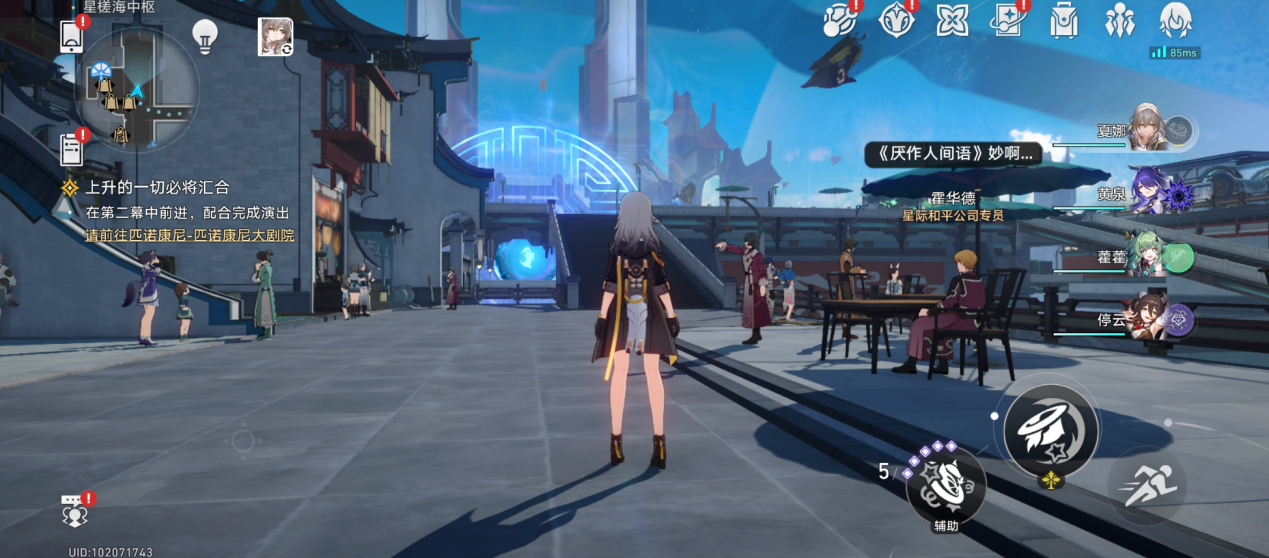Open the planet-shaped travel log icon
1269x558 pixels.
coord(840,20)
